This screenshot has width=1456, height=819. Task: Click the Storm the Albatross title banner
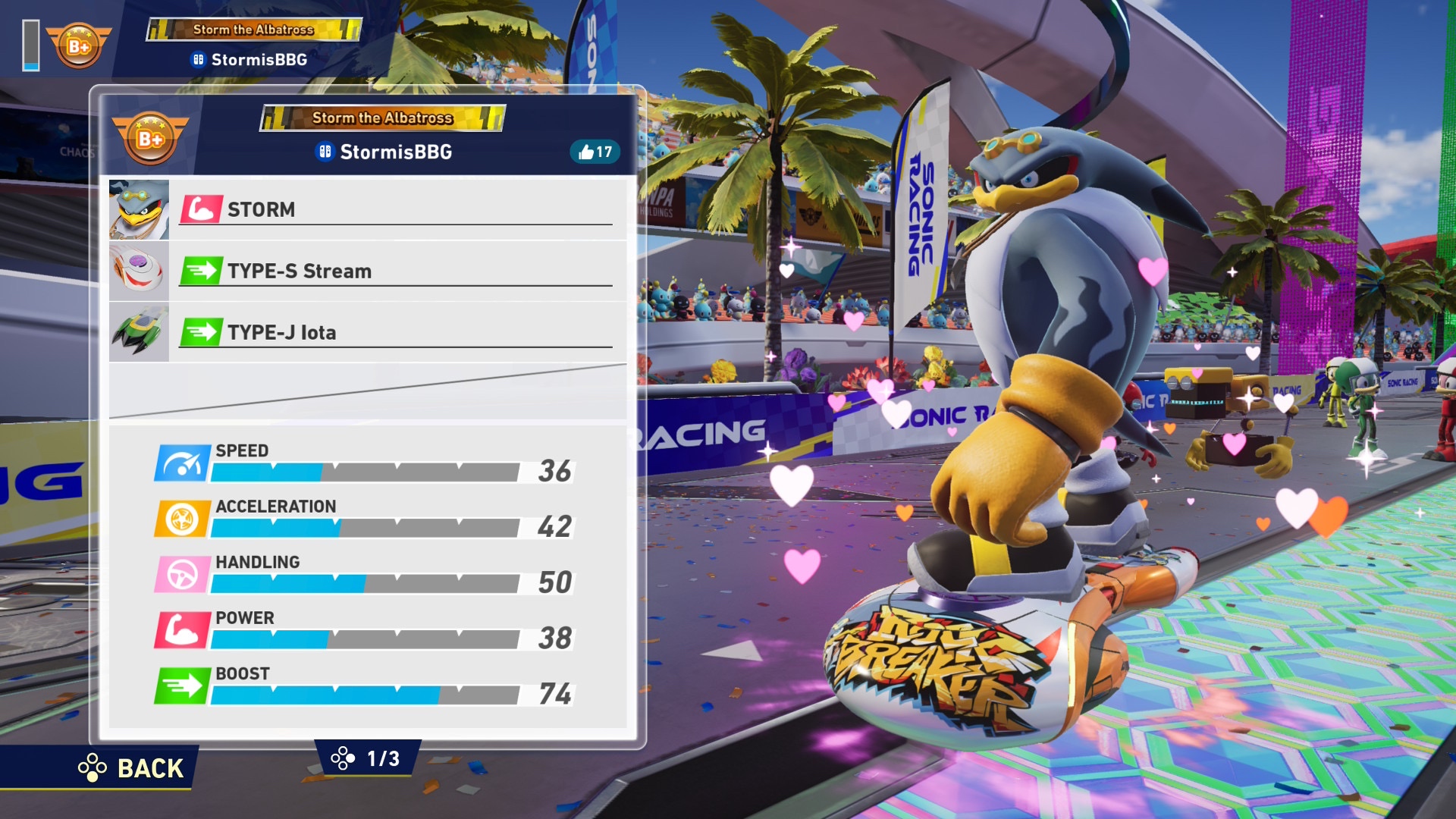tap(383, 118)
